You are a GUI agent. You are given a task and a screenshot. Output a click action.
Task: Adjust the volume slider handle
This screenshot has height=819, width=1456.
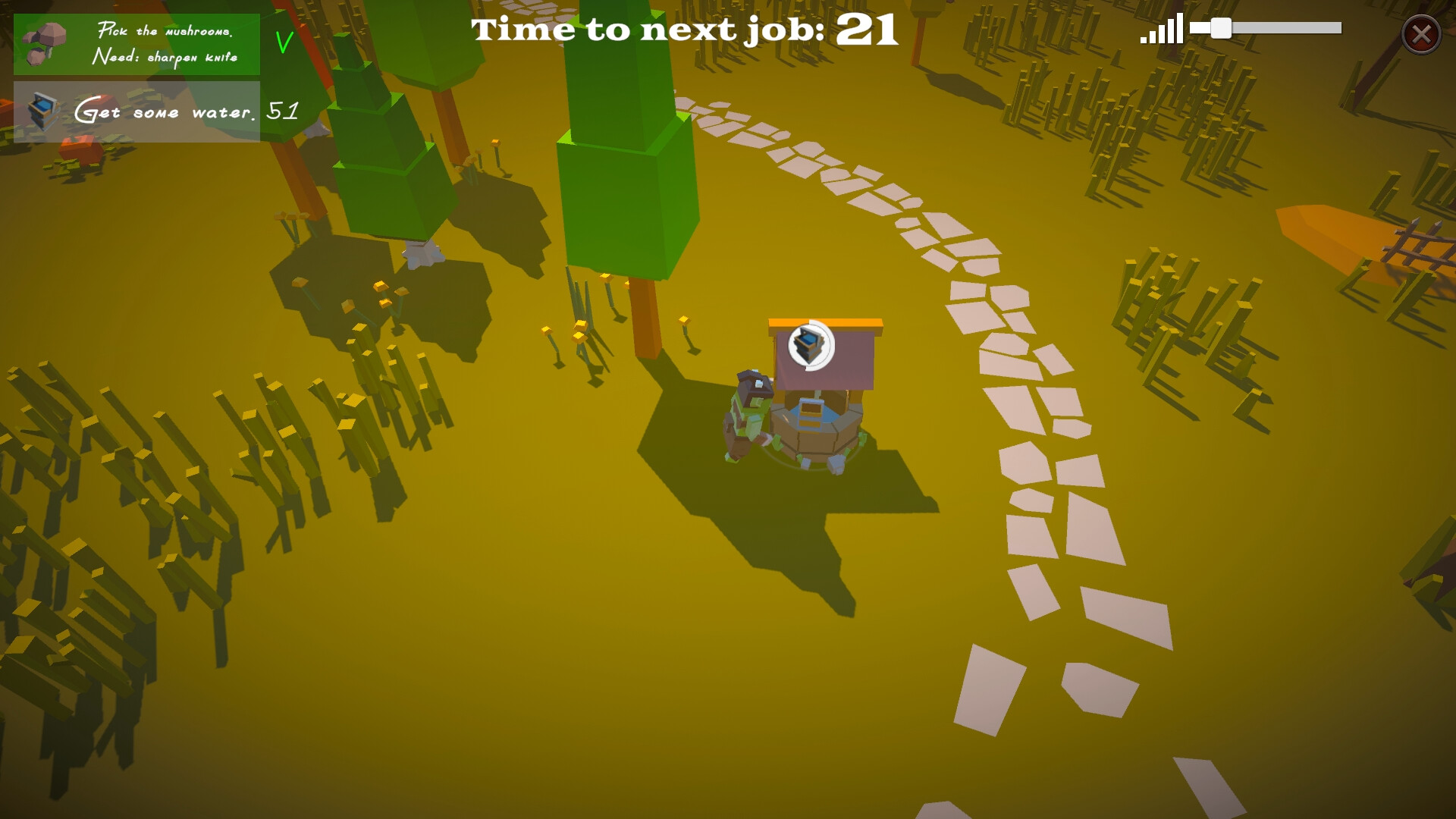[1221, 29]
